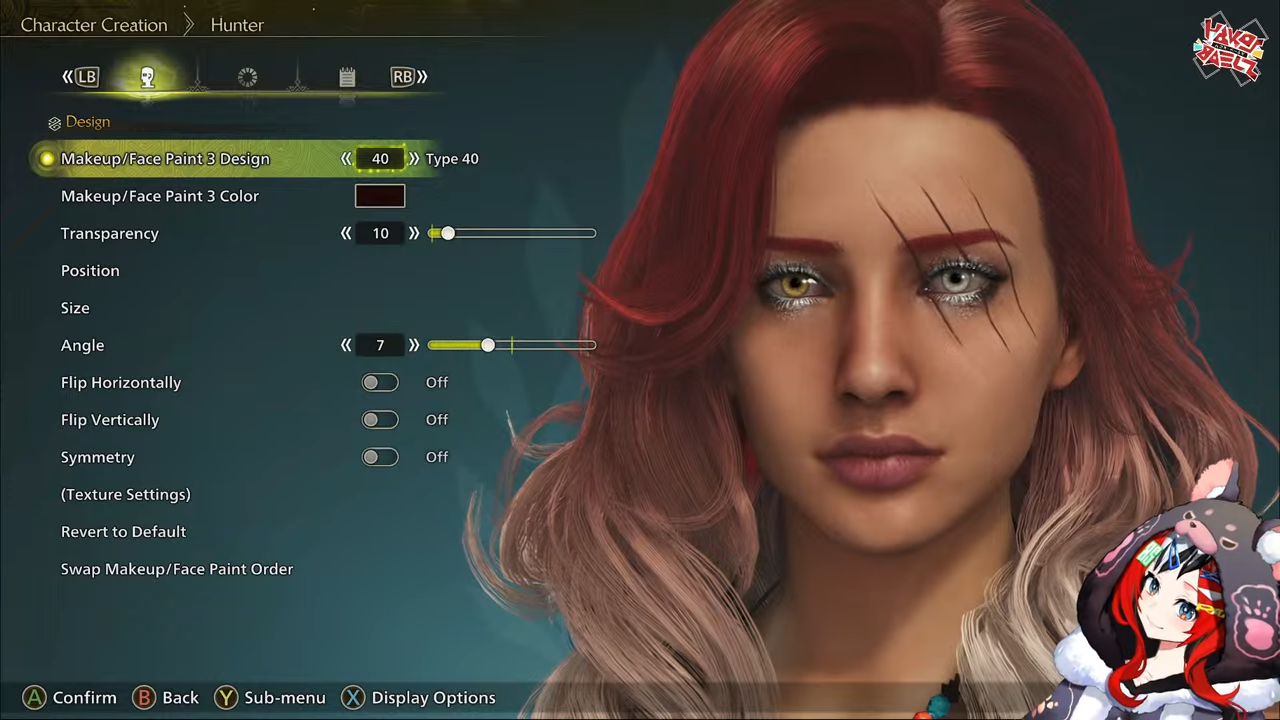
Task: Increase Transparency value with right arrow
Action: click(414, 233)
